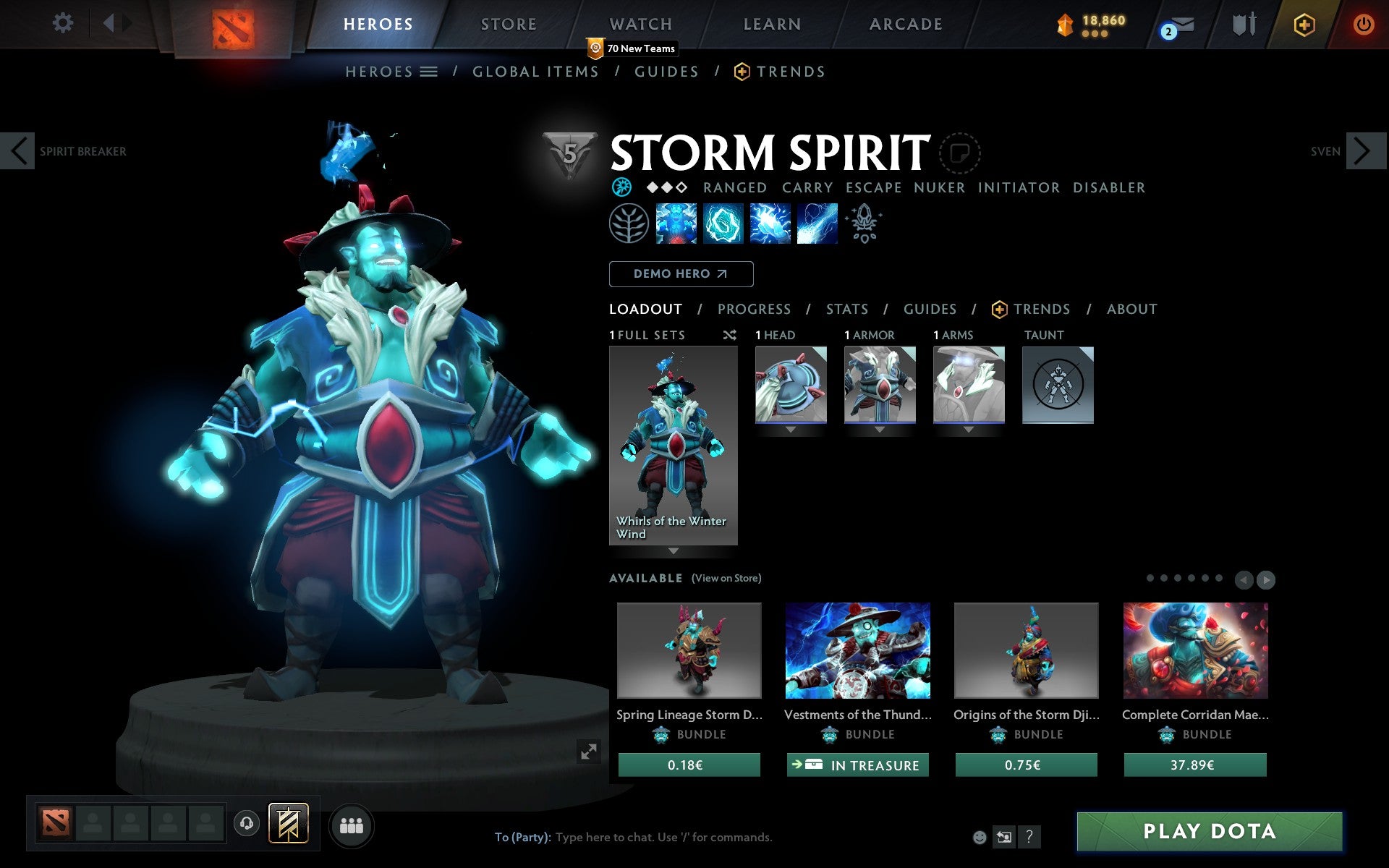The width and height of the screenshot is (1389, 868).
Task: Click the View on Store link
Action: (726, 578)
